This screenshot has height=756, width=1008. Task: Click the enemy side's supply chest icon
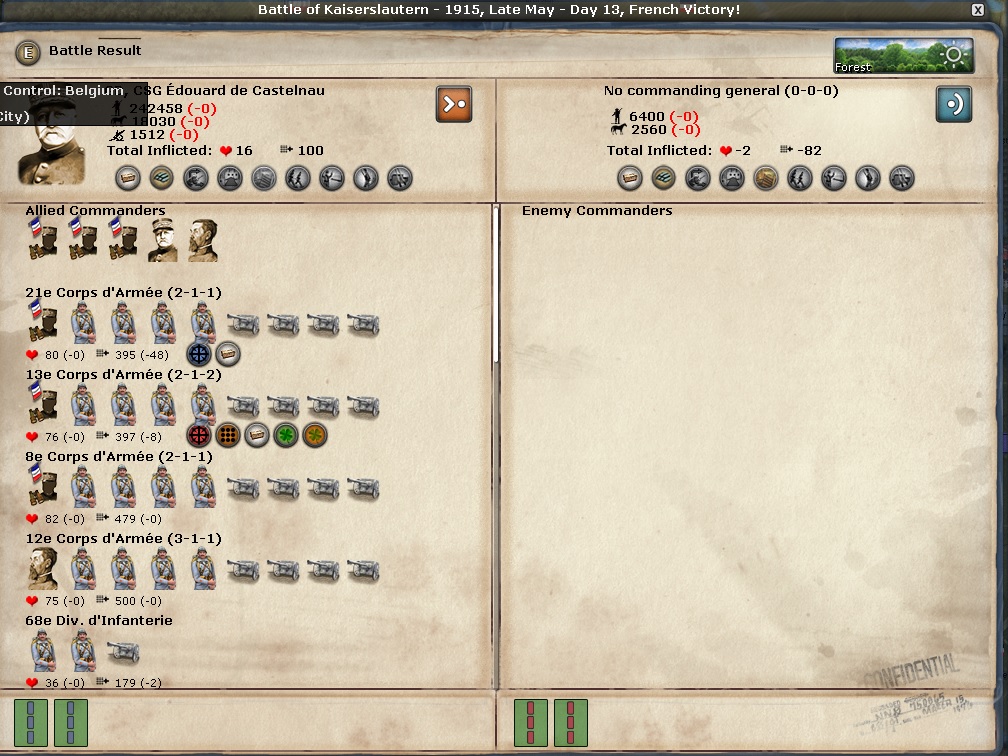tap(629, 179)
